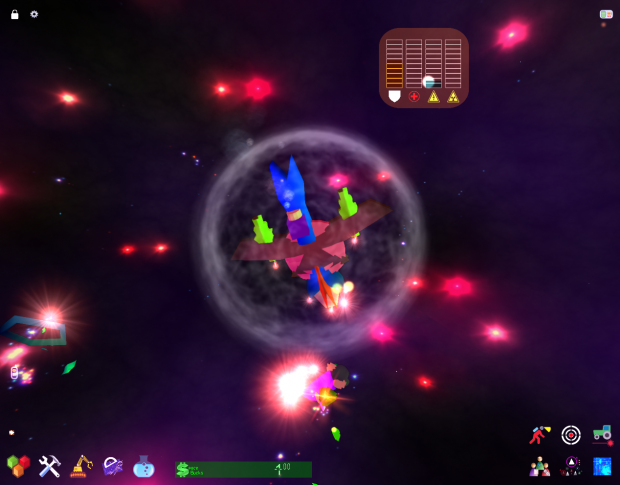
Task: Open the excavator crane icon
Action: tap(81, 466)
